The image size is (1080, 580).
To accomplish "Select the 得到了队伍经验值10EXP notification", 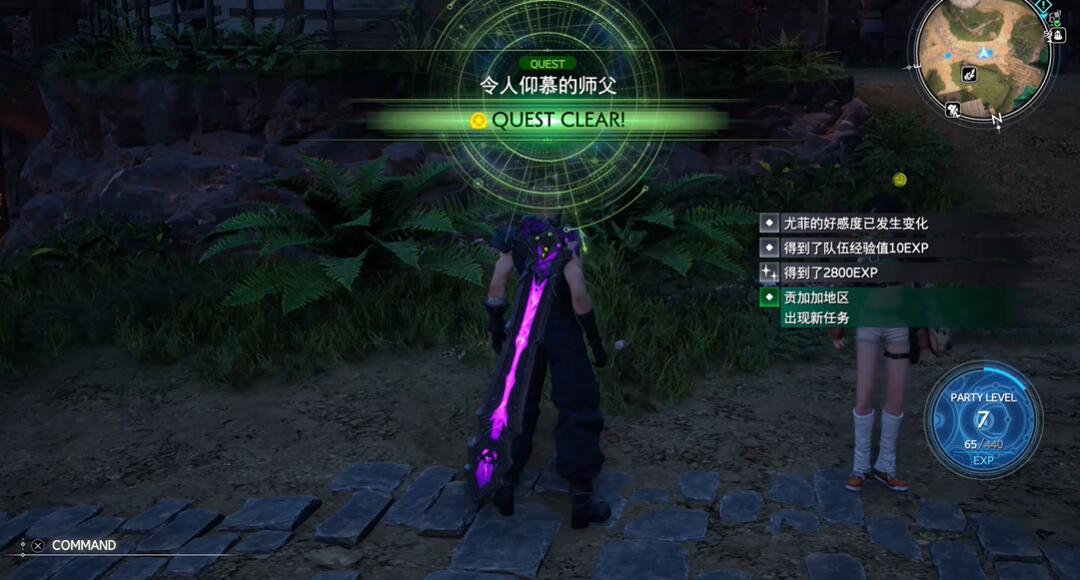I will pos(855,247).
